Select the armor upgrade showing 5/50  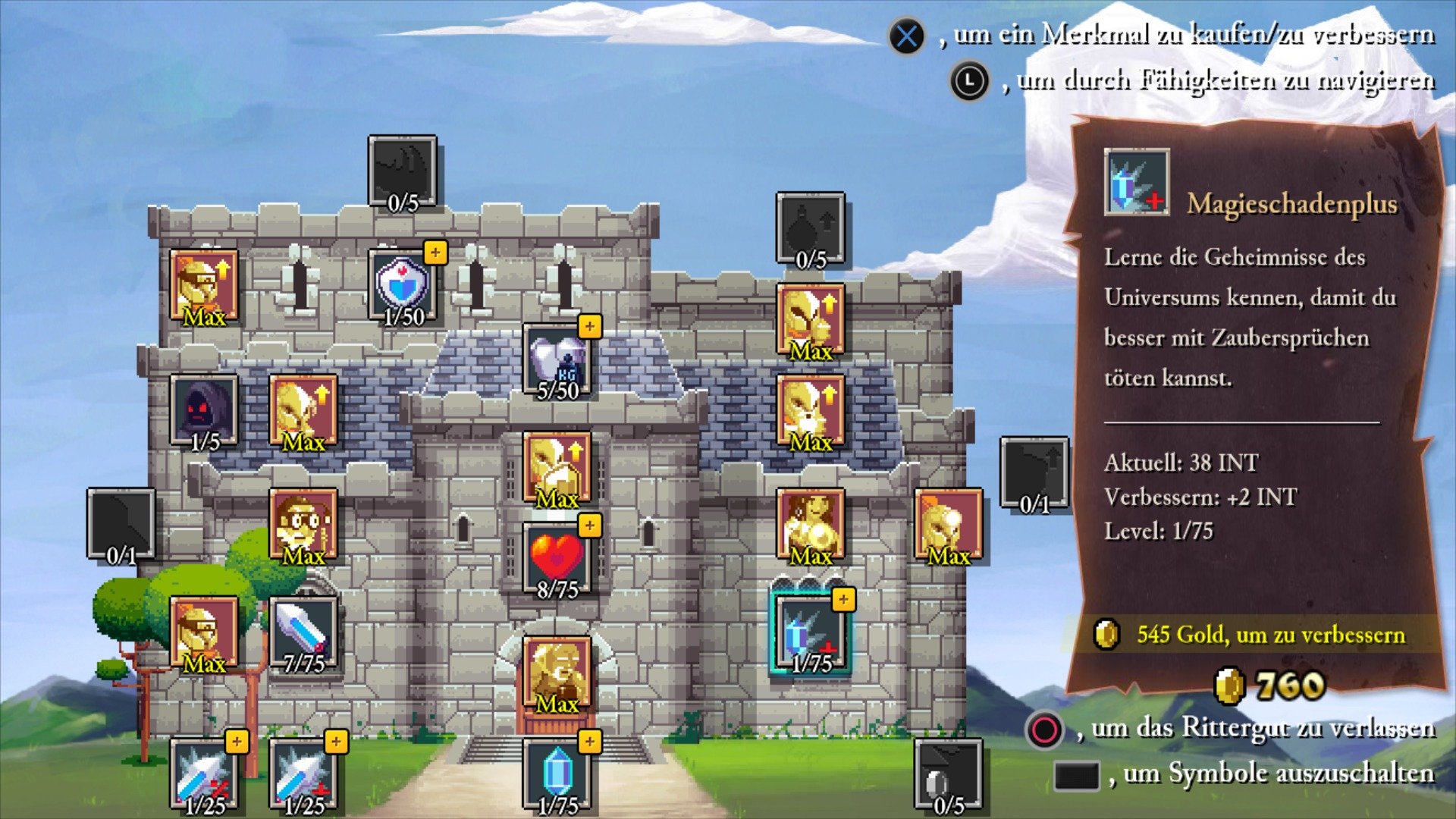[x=556, y=356]
